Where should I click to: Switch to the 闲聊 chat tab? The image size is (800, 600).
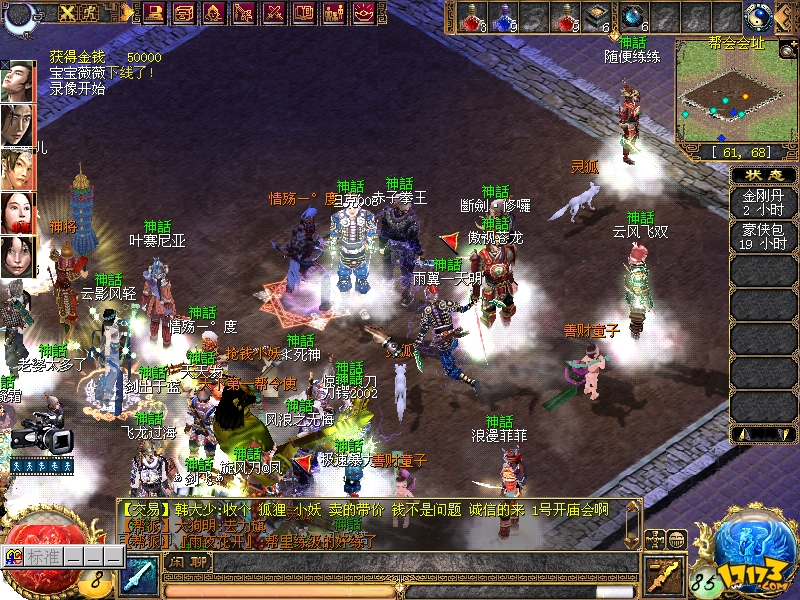coord(187,560)
